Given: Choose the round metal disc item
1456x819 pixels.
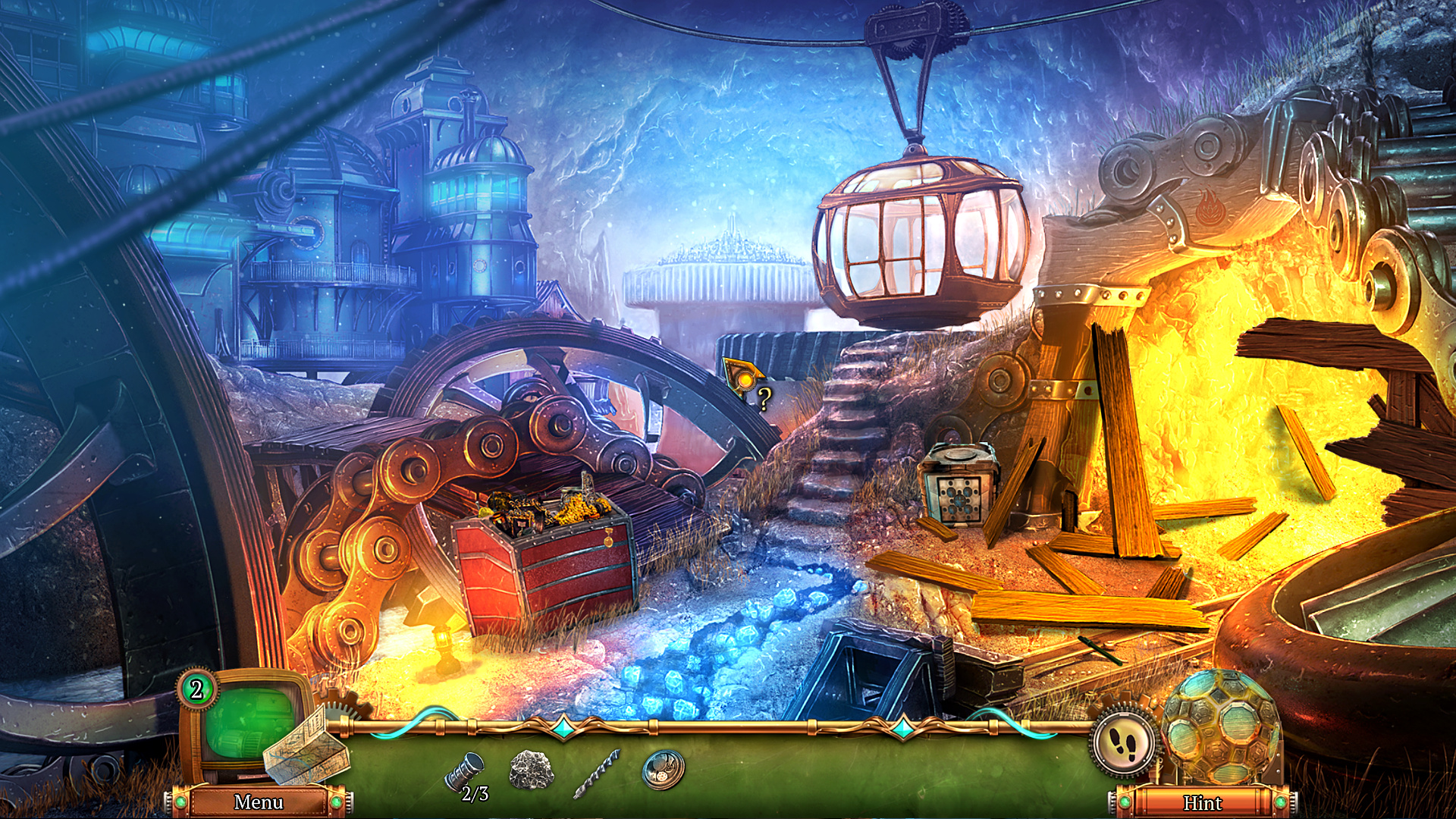Looking at the screenshot, I should click(x=663, y=769).
